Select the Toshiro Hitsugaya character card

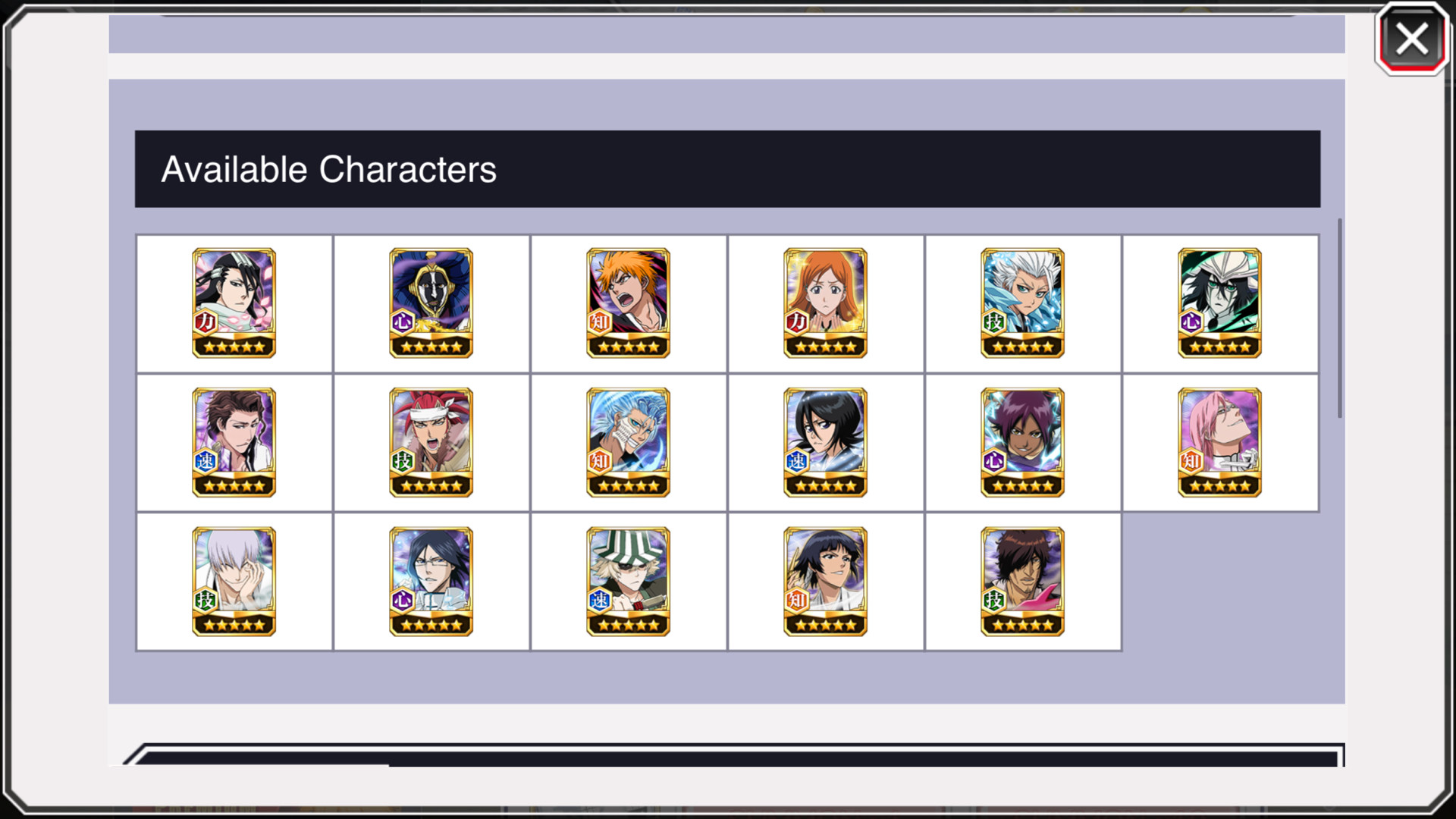(x=1022, y=302)
